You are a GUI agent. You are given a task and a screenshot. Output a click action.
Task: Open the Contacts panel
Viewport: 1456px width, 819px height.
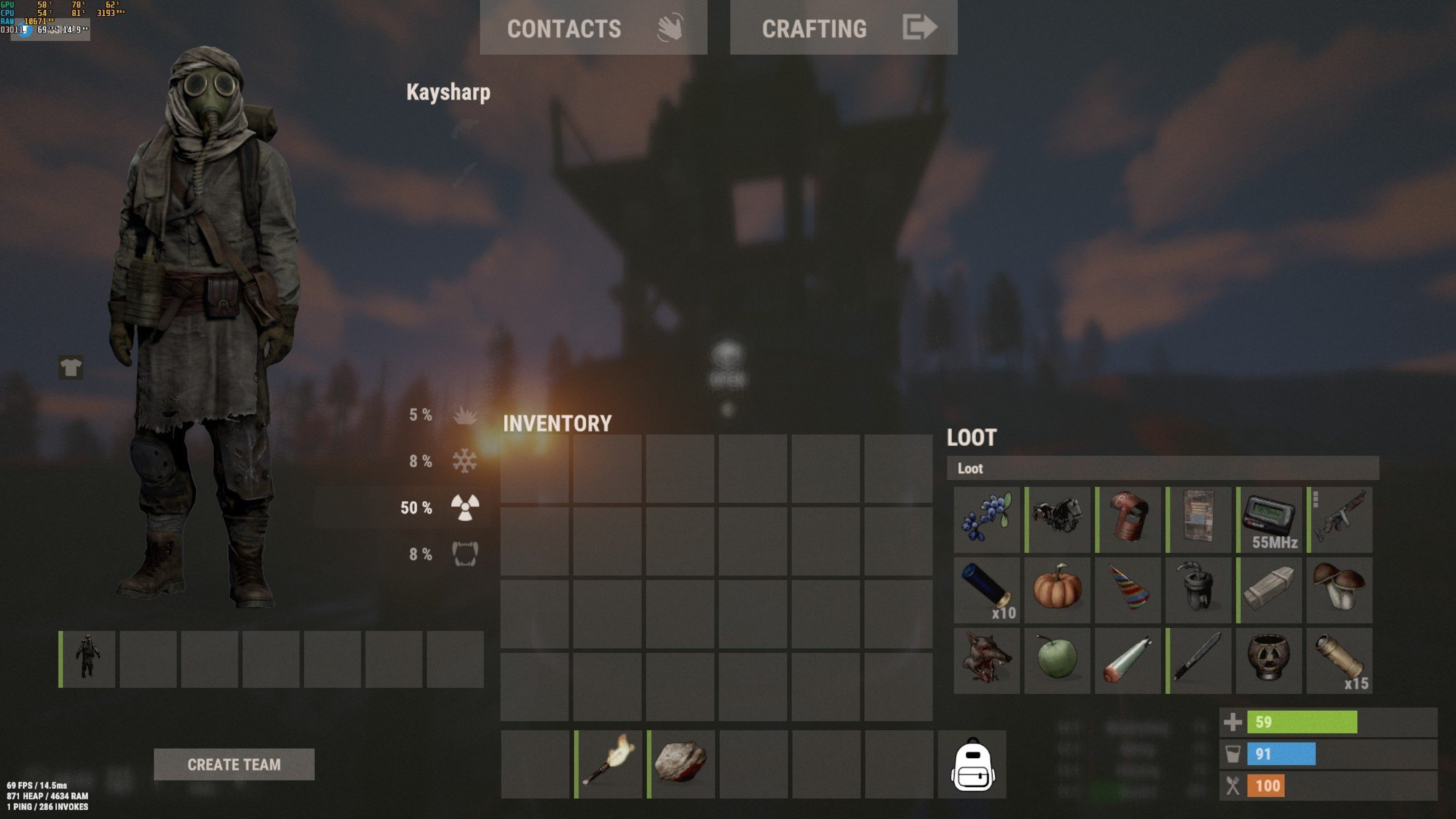tap(593, 28)
